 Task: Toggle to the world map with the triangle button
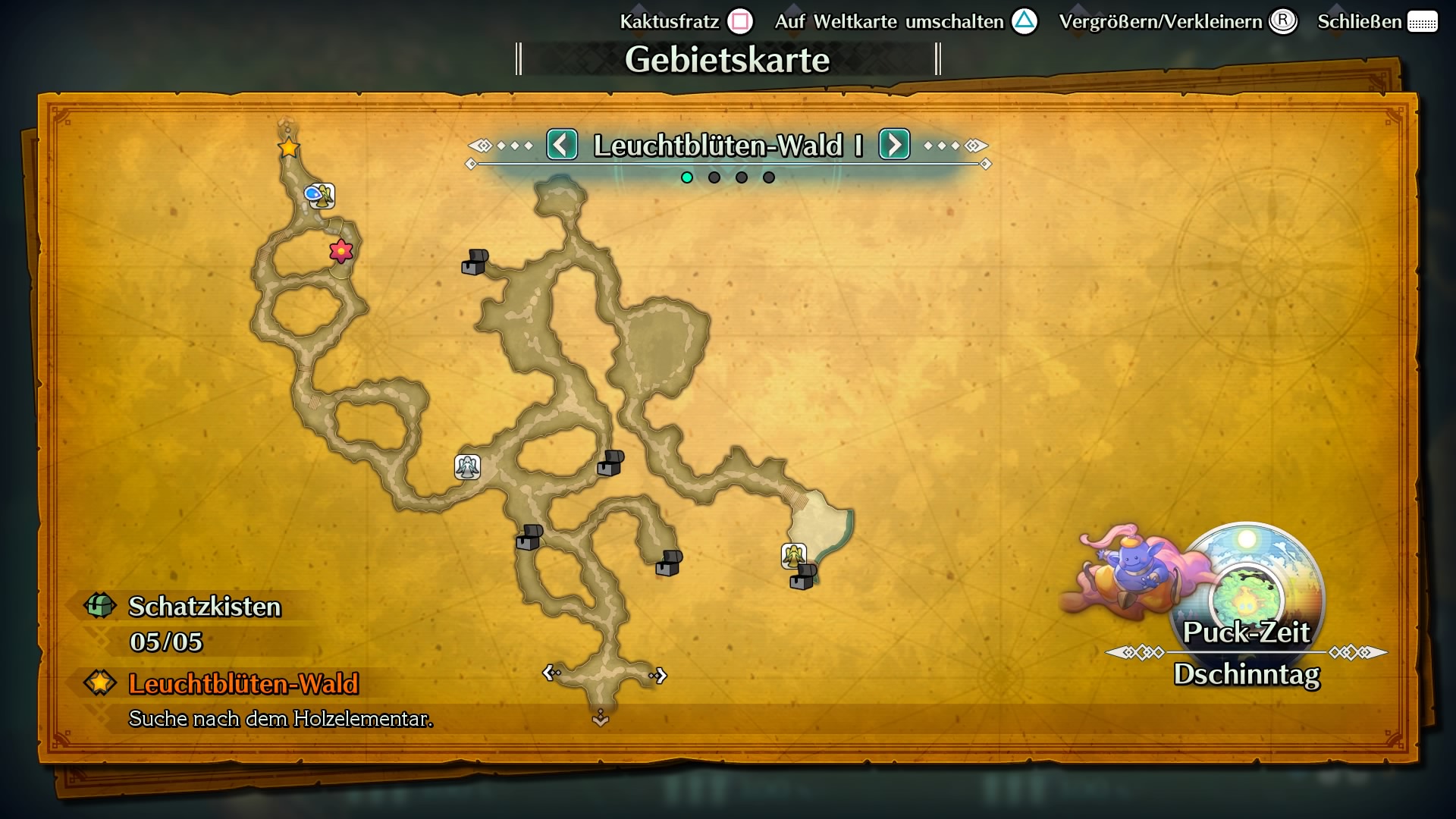click(x=1025, y=21)
